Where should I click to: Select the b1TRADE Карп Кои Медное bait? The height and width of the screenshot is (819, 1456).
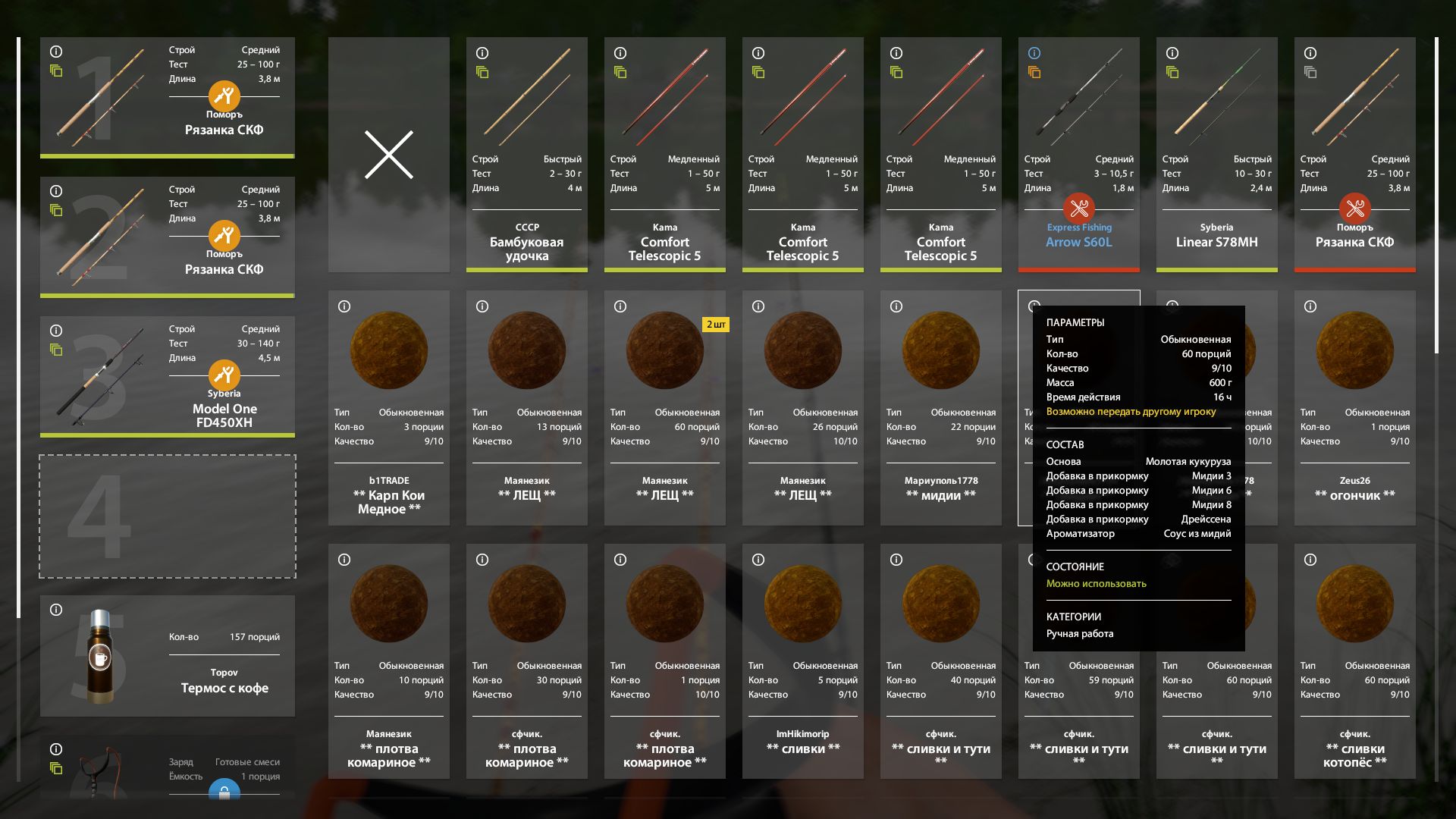[x=388, y=408]
